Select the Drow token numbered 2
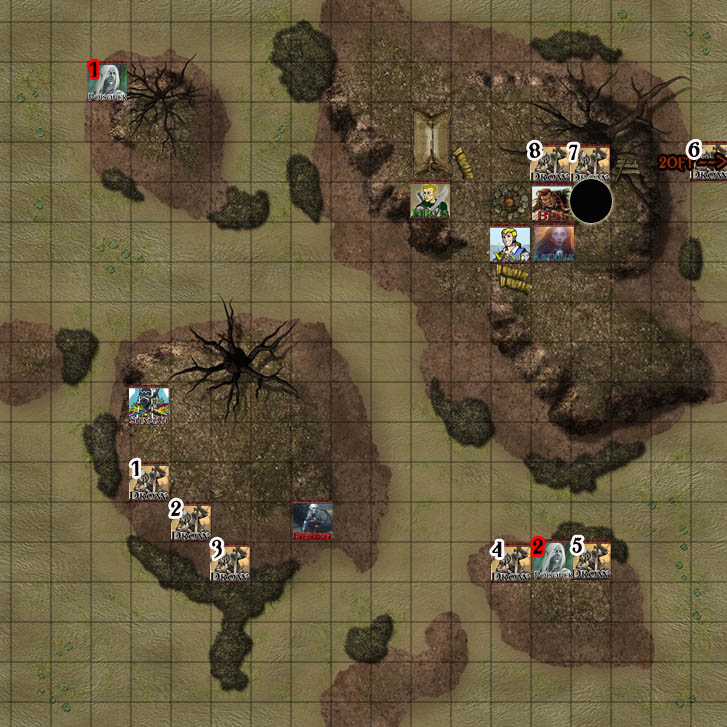727x727 pixels. pos(190,522)
